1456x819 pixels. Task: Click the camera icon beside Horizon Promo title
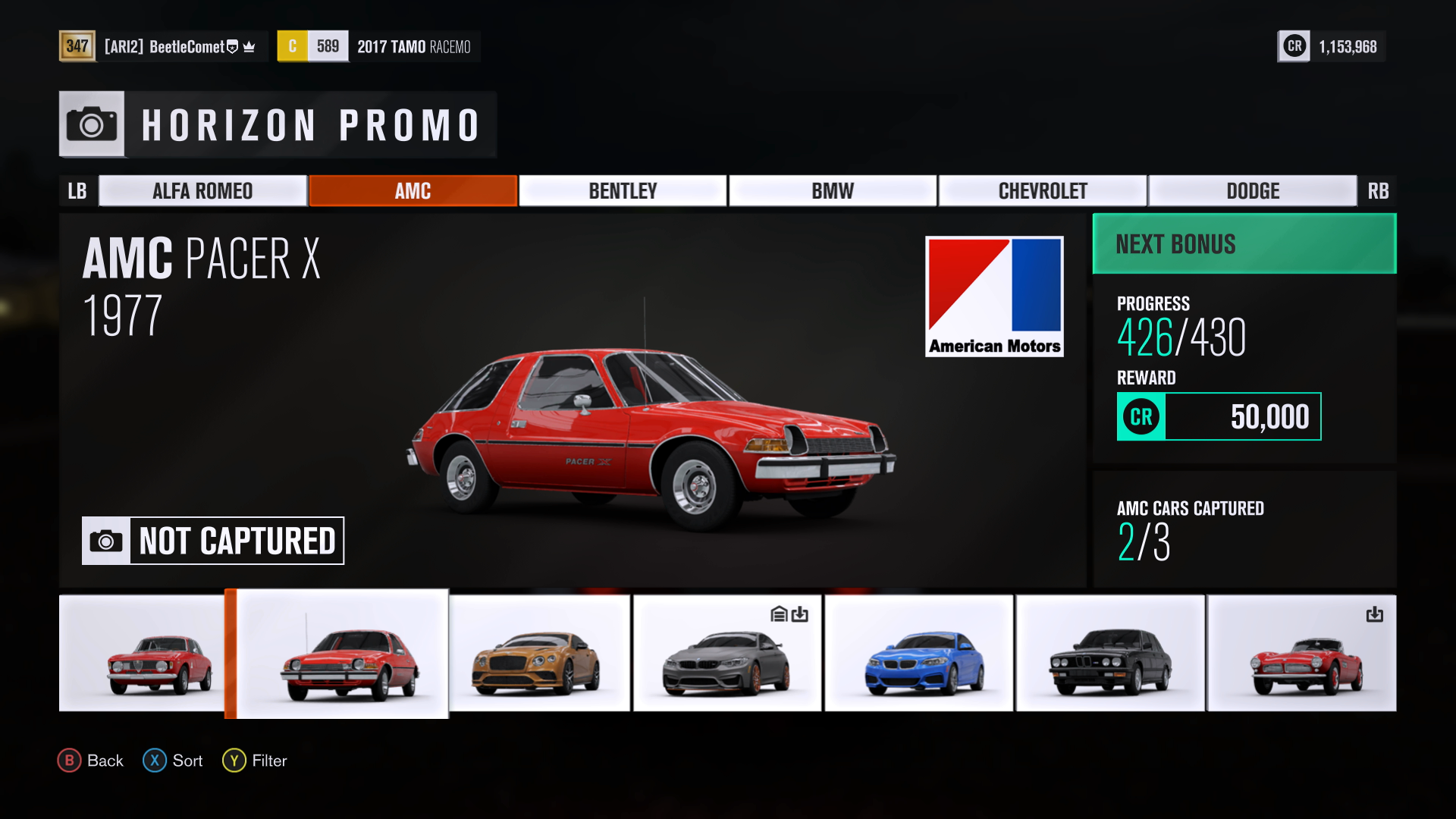point(91,124)
